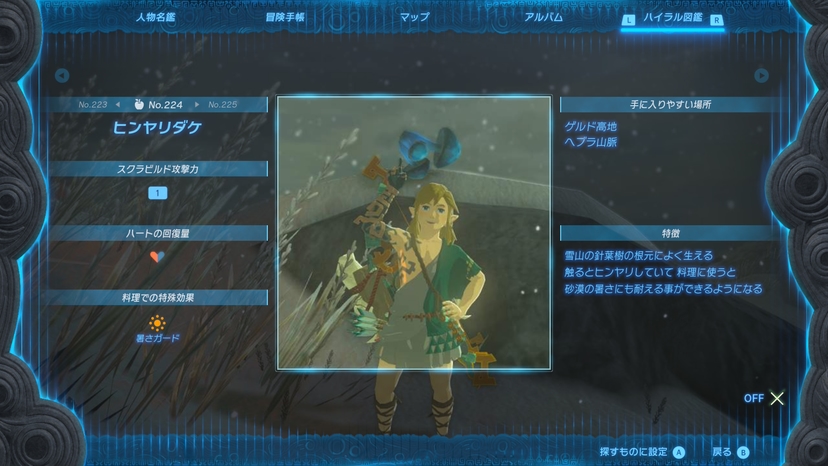Click the 暑さガード sun effect icon

click(157, 324)
